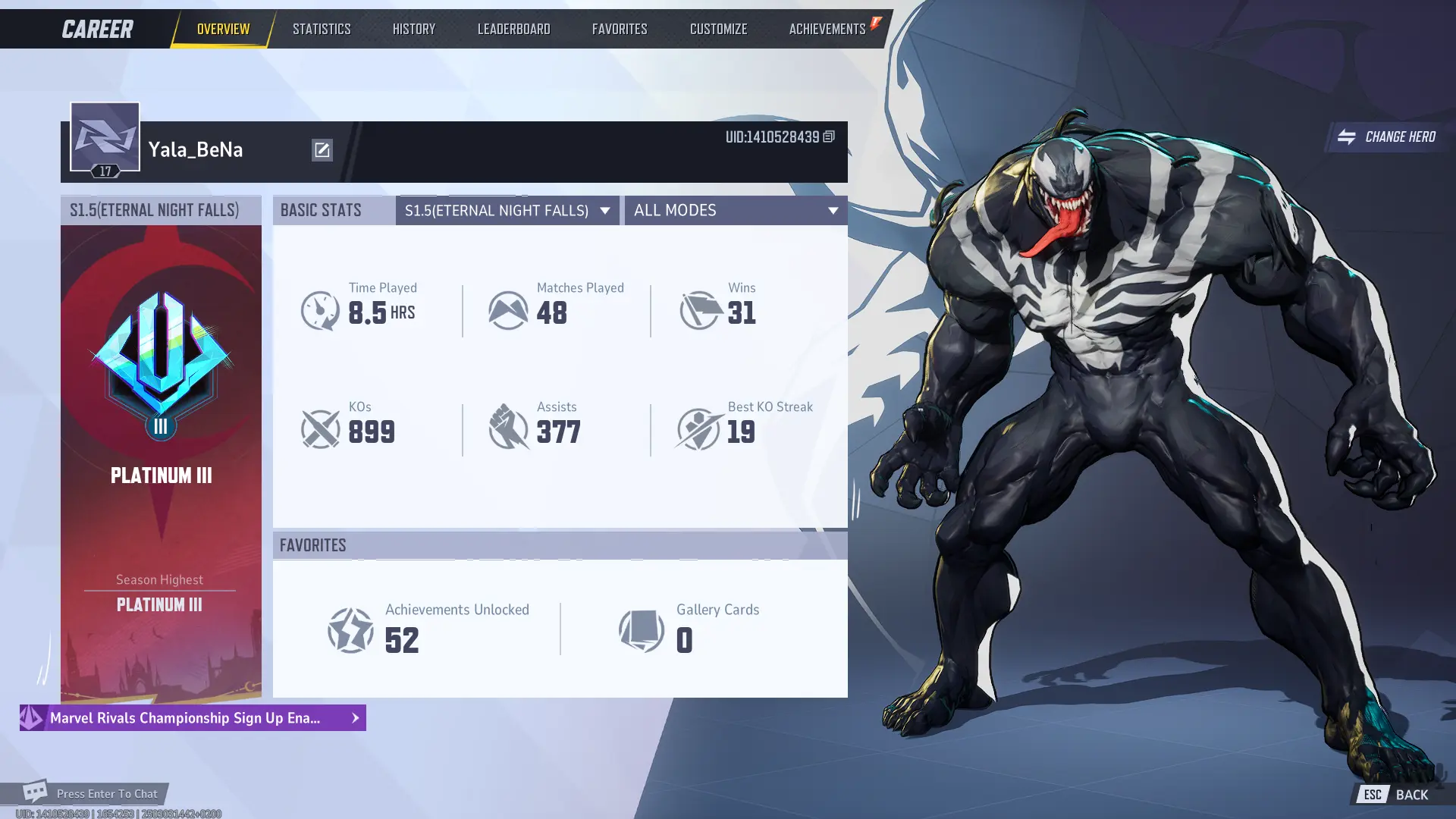Viewport: 1456px width, 819px height.
Task: Select the Matches Played icon
Action: pyautogui.click(x=509, y=309)
